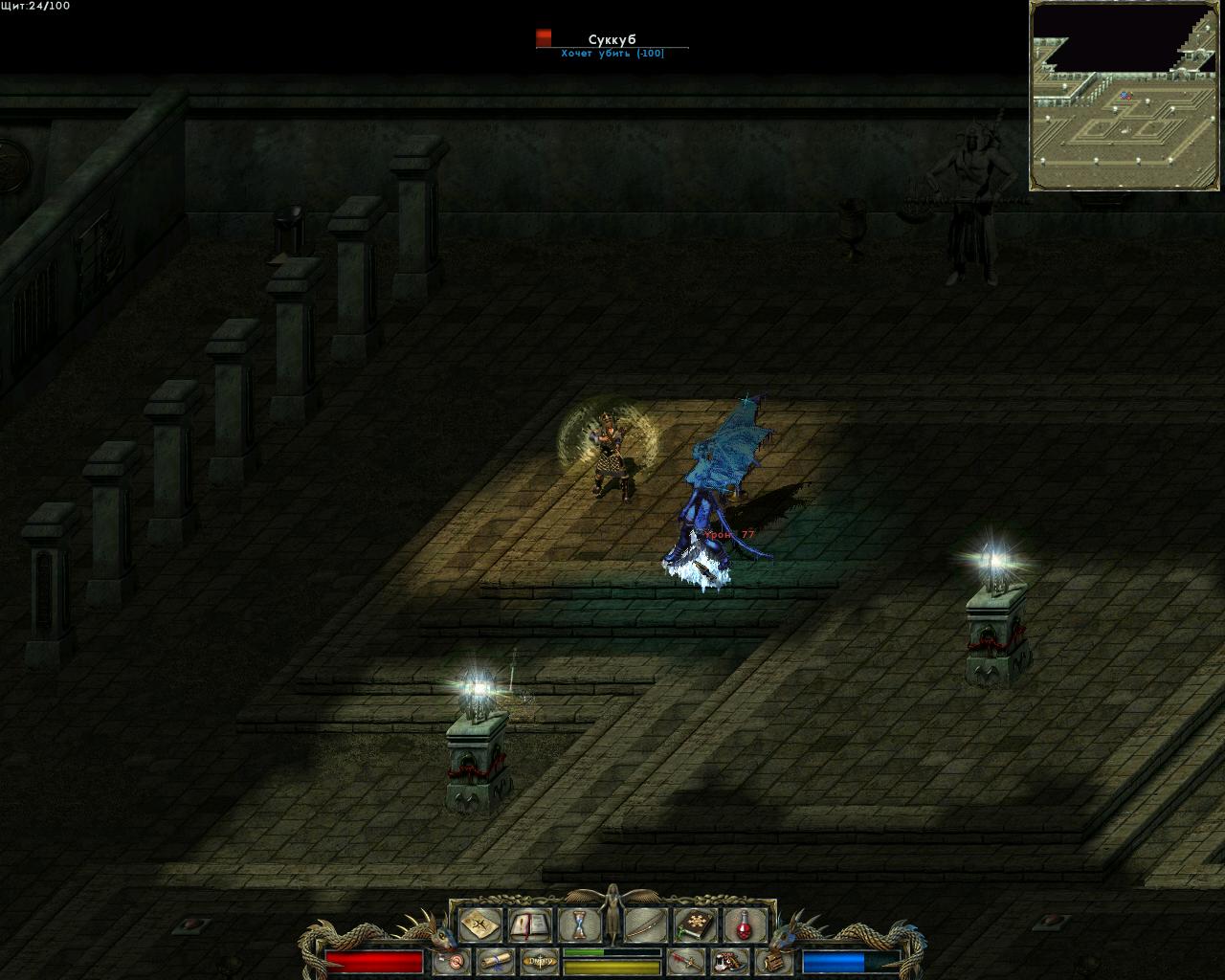Image resolution: width=1225 pixels, height=980 pixels.
Task: Click the hourglass icon on the toolbar
Action: pos(579,924)
